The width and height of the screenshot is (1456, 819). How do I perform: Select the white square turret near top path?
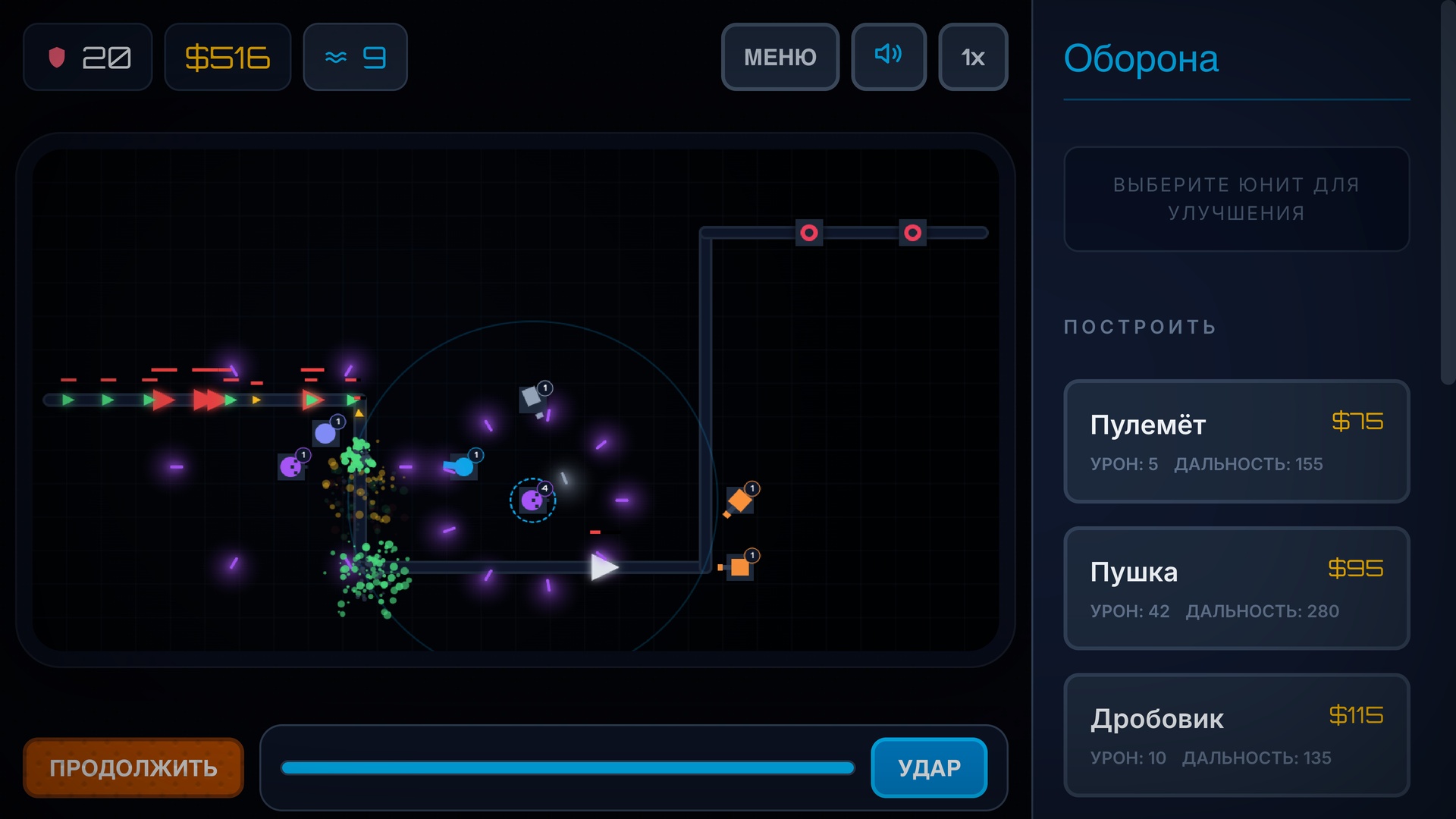point(531,396)
